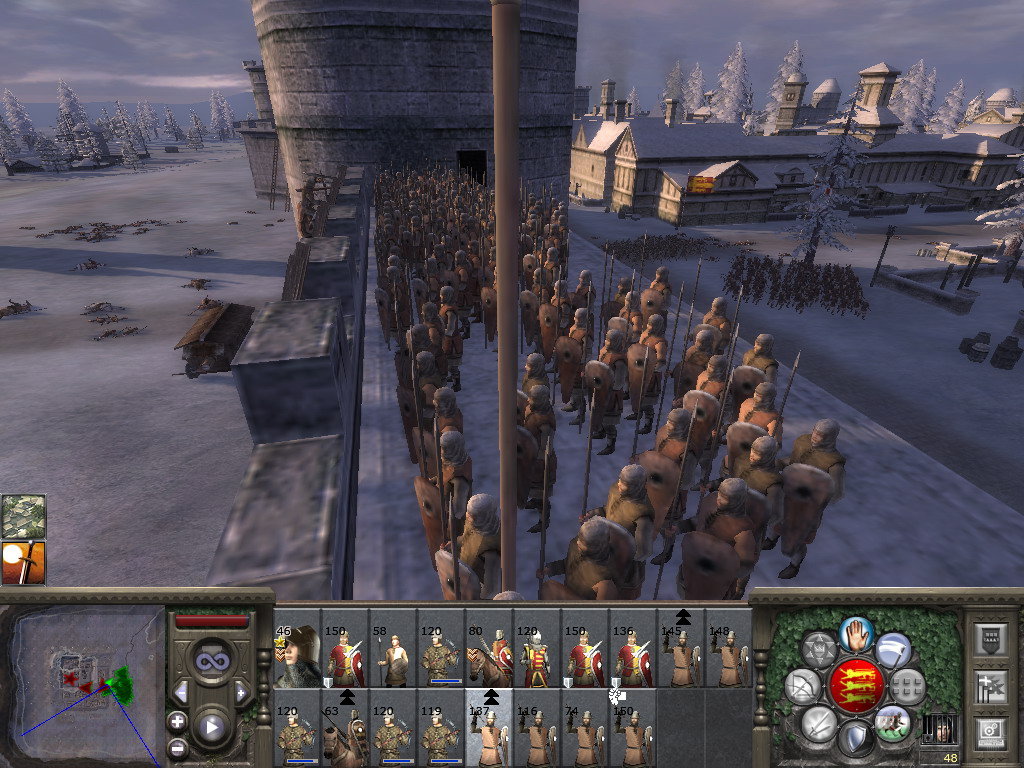Select the general's unit card showing 46
The height and width of the screenshot is (768, 1024).
(296, 657)
